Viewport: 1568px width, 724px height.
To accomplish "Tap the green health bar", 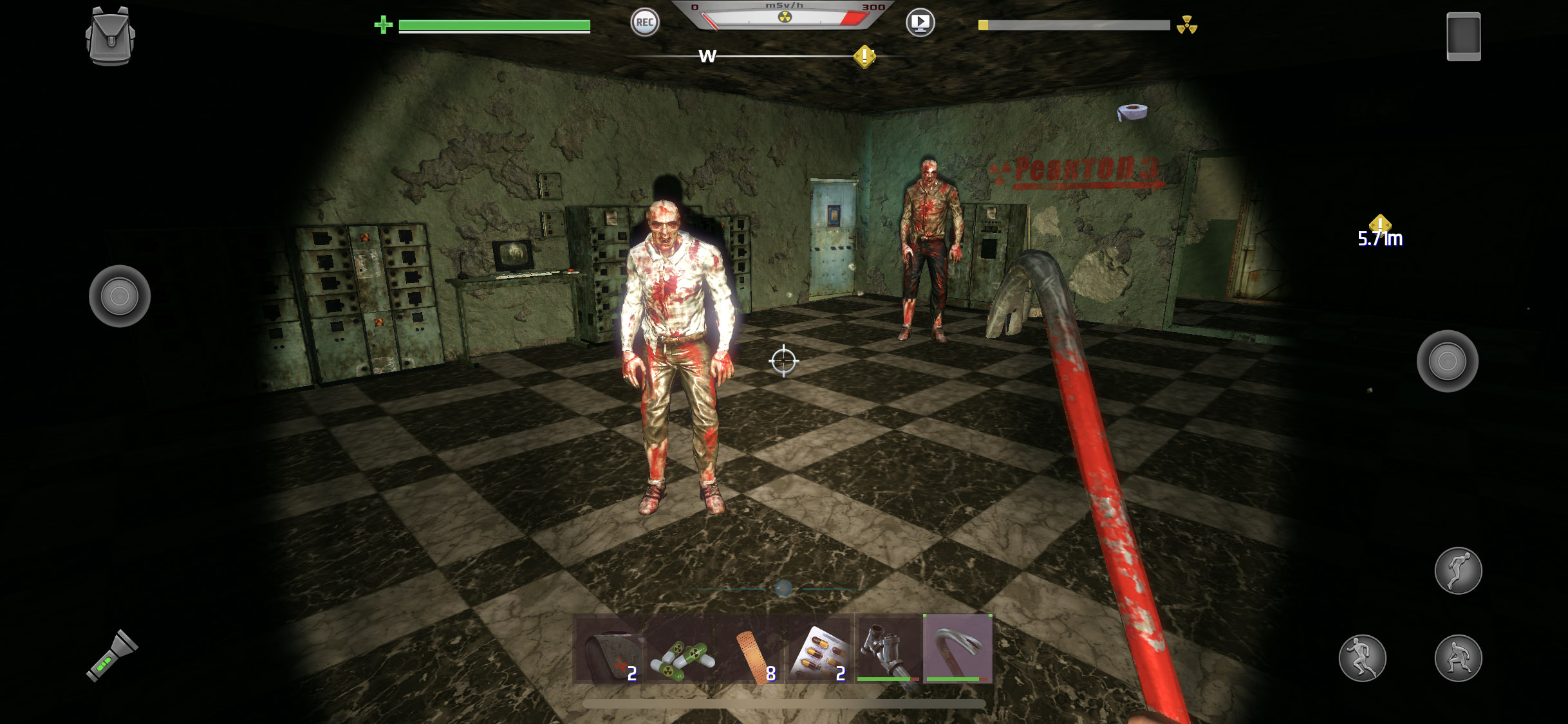I will click(x=493, y=26).
